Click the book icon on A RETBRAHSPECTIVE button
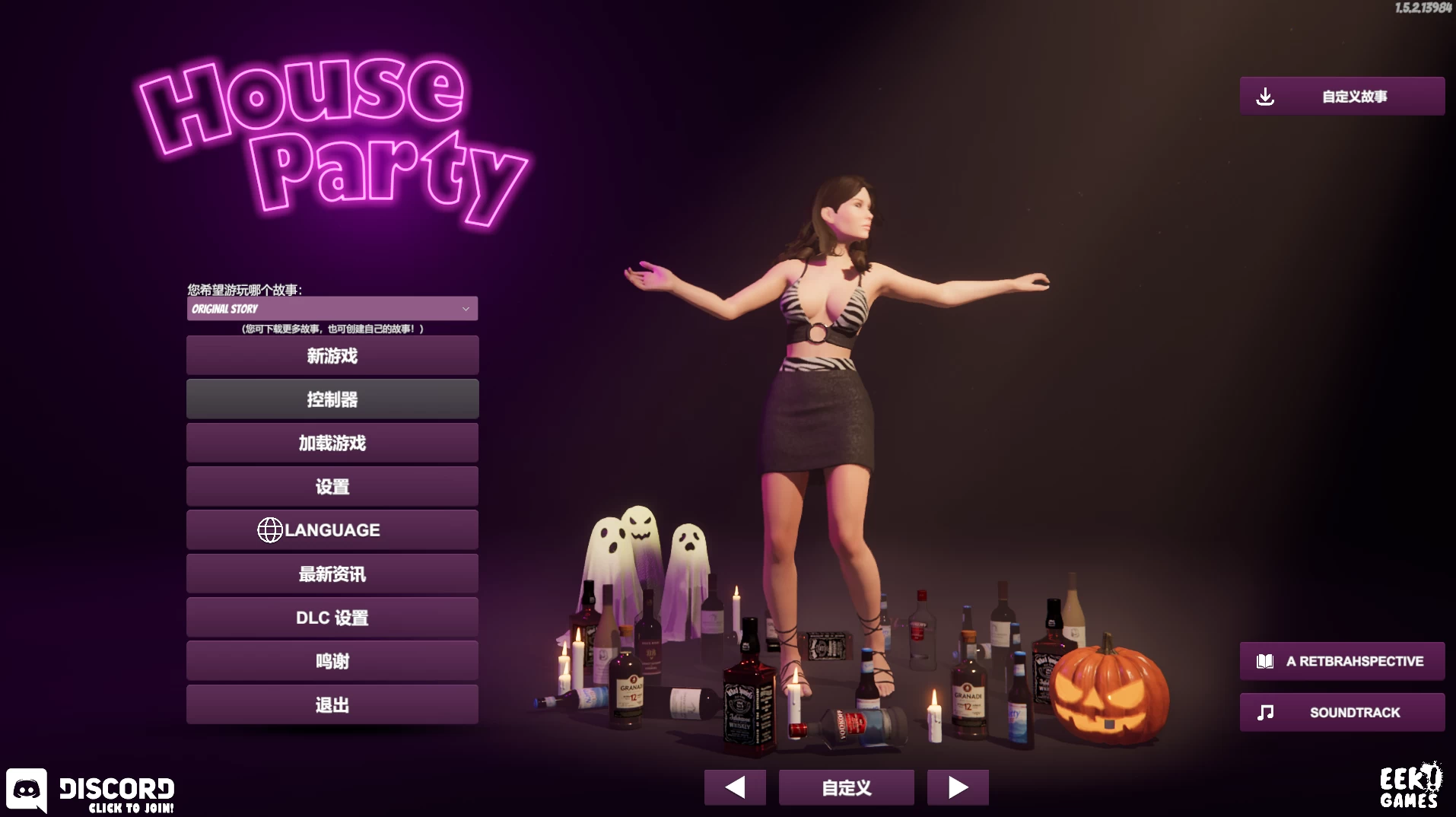 (x=1265, y=660)
